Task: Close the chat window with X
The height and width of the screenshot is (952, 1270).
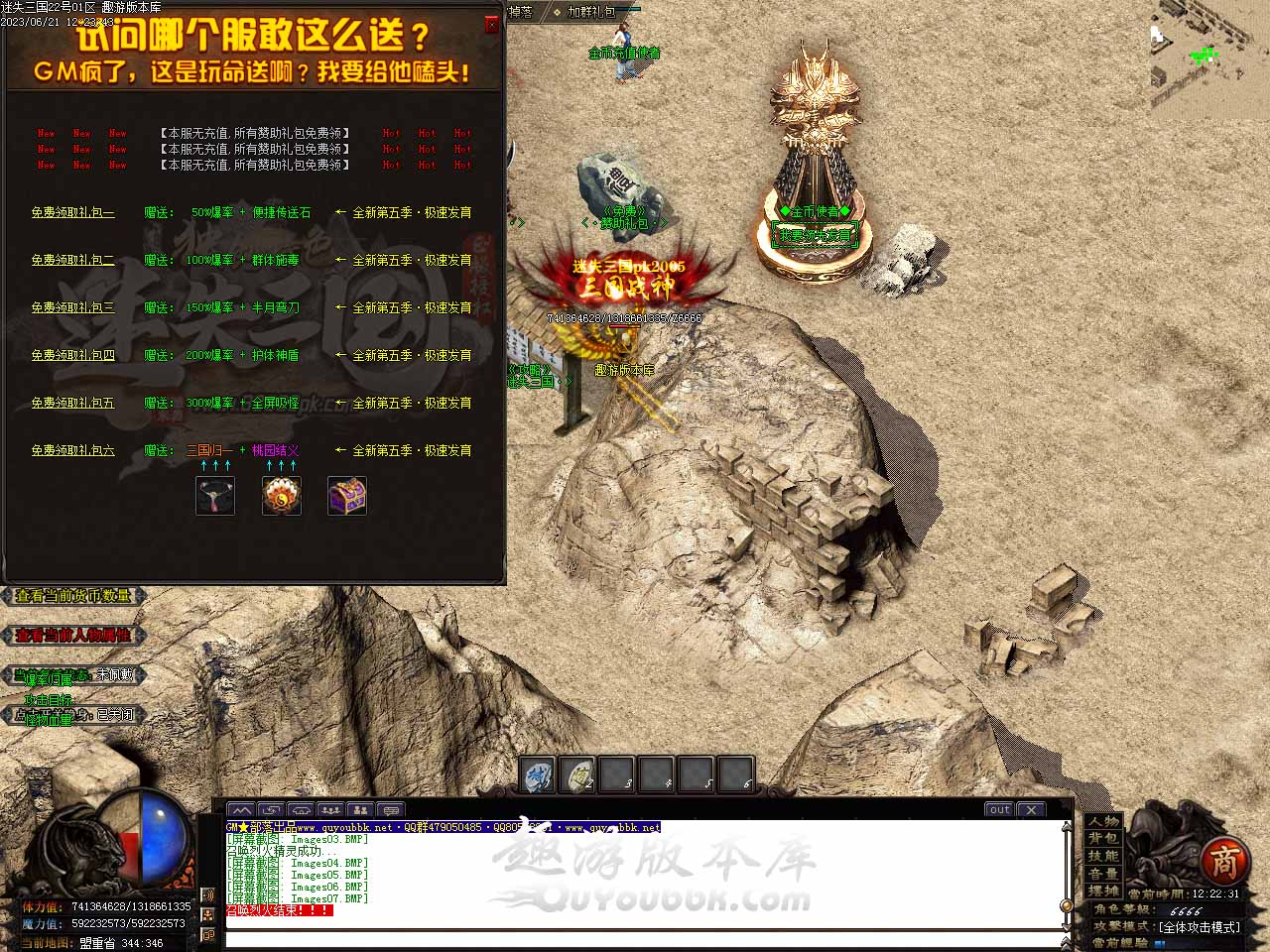Action: coord(1032,809)
